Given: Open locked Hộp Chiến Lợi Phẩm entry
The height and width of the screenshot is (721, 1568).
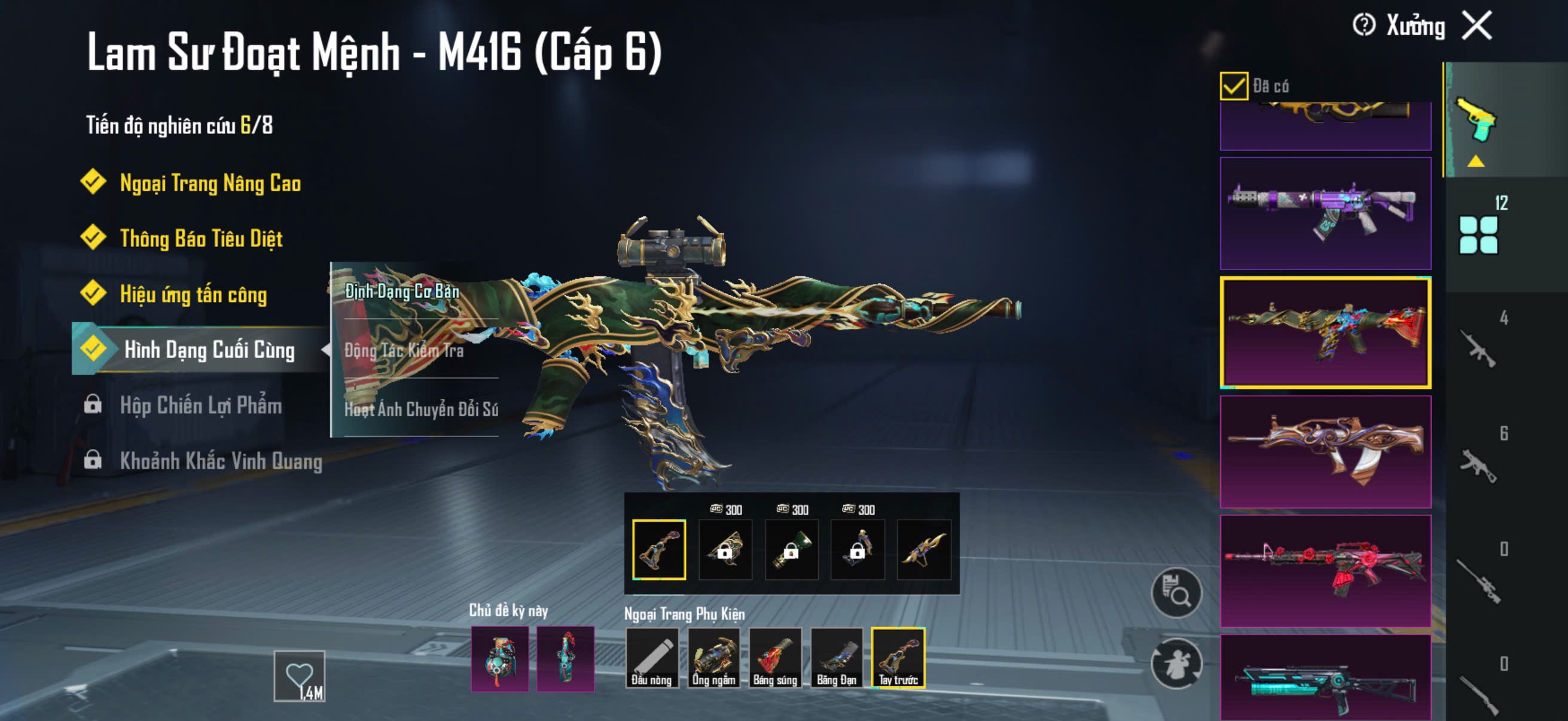Looking at the screenshot, I should click(200, 405).
